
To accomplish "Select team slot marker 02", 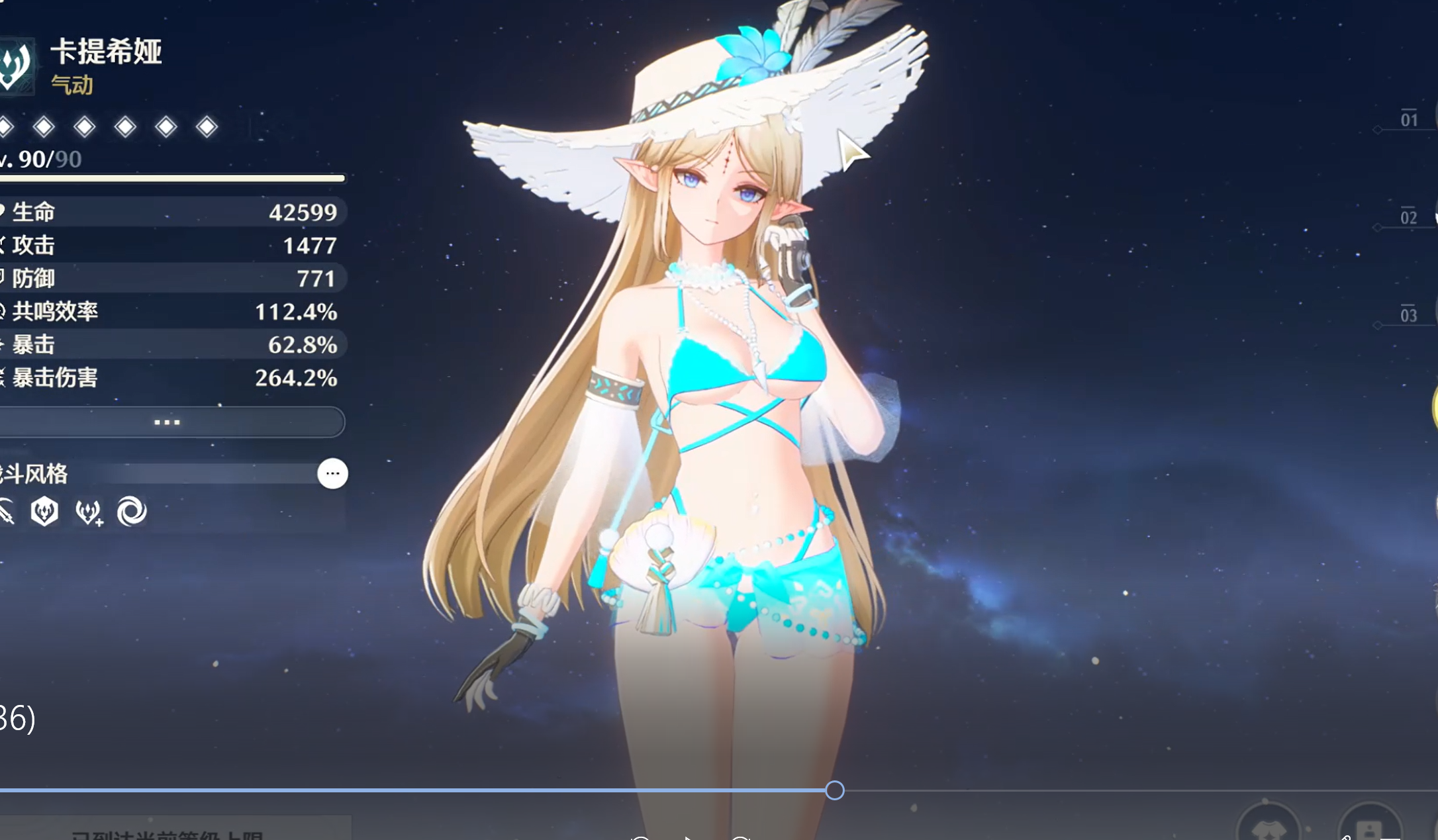I will click(1409, 218).
